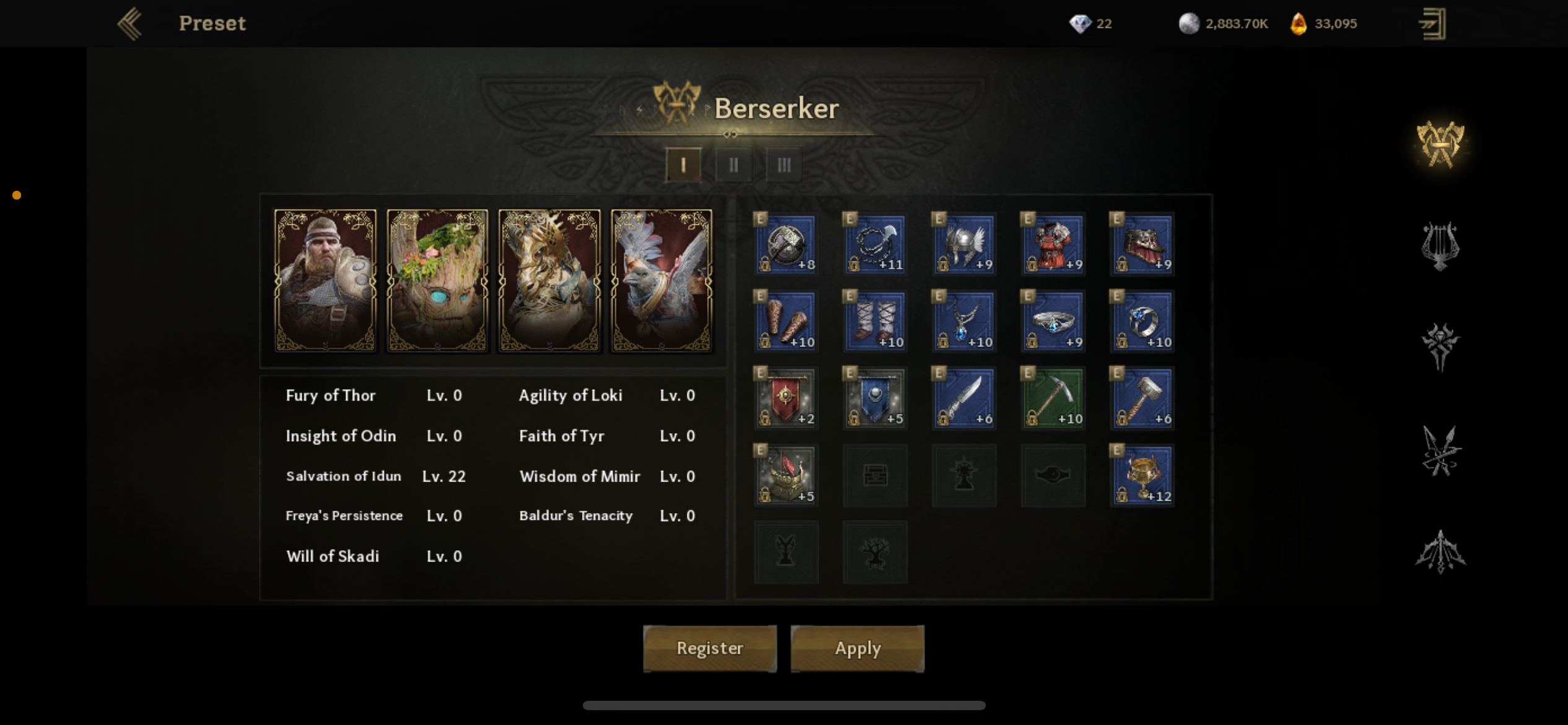Image resolution: width=1568 pixels, height=725 pixels.
Task: Open the axe and shield +8 slot
Action: tap(786, 244)
